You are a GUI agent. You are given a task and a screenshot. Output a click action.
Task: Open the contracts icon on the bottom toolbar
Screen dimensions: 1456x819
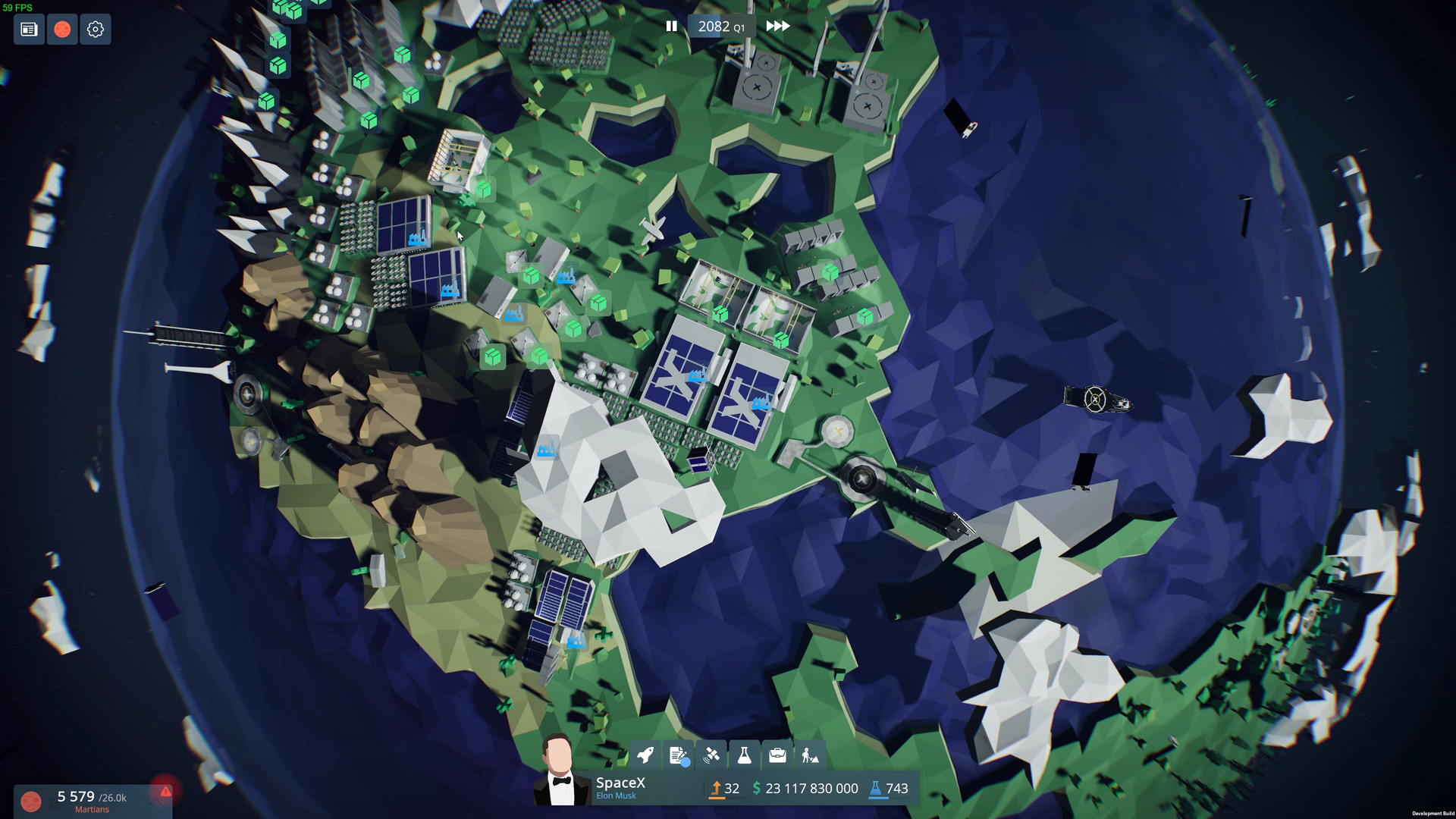coord(678,755)
